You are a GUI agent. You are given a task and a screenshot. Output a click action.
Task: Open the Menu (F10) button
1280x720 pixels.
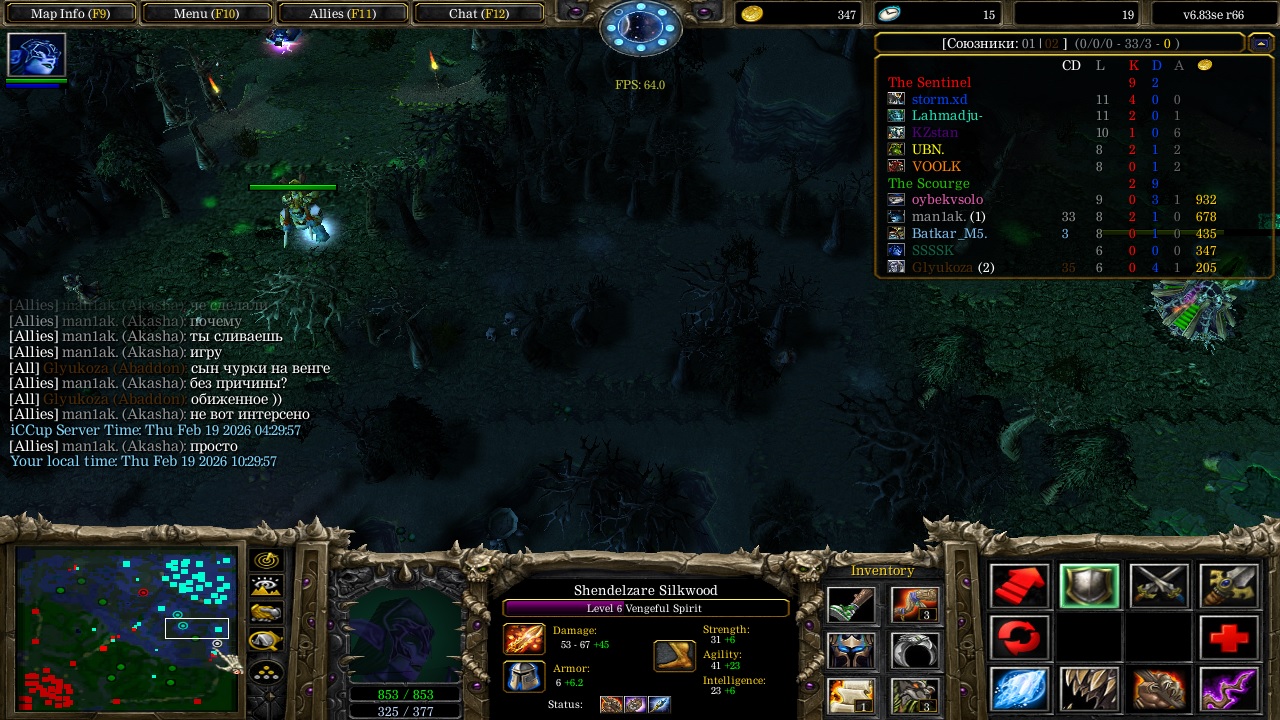[x=206, y=14]
